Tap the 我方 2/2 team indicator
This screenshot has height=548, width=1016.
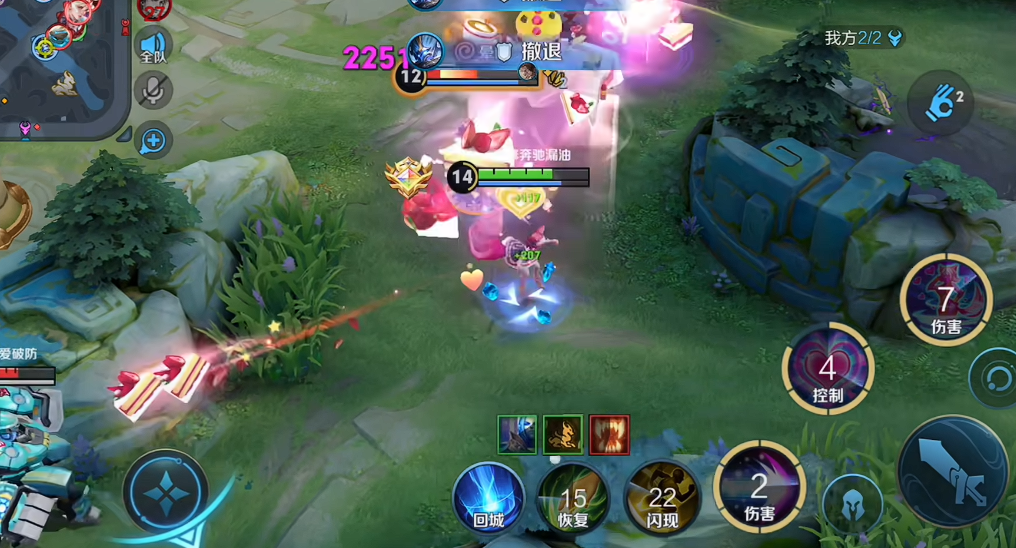click(x=863, y=38)
